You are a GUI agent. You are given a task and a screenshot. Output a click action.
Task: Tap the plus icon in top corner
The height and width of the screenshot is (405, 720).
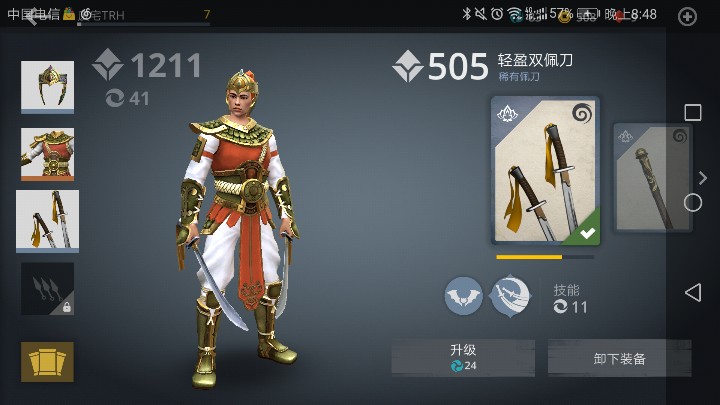[688, 16]
